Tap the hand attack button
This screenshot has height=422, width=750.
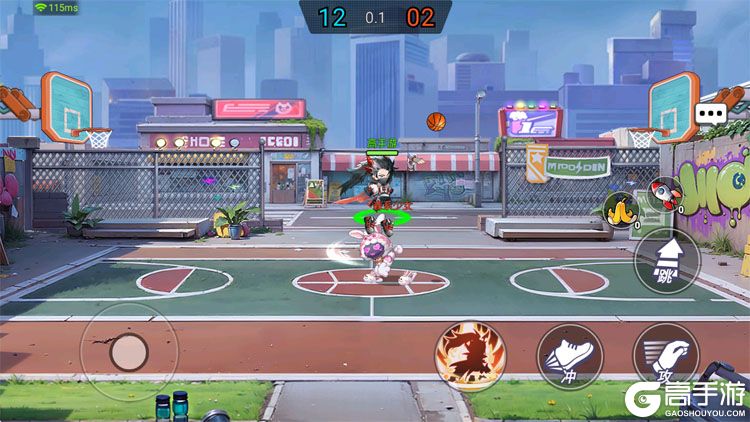666,356
